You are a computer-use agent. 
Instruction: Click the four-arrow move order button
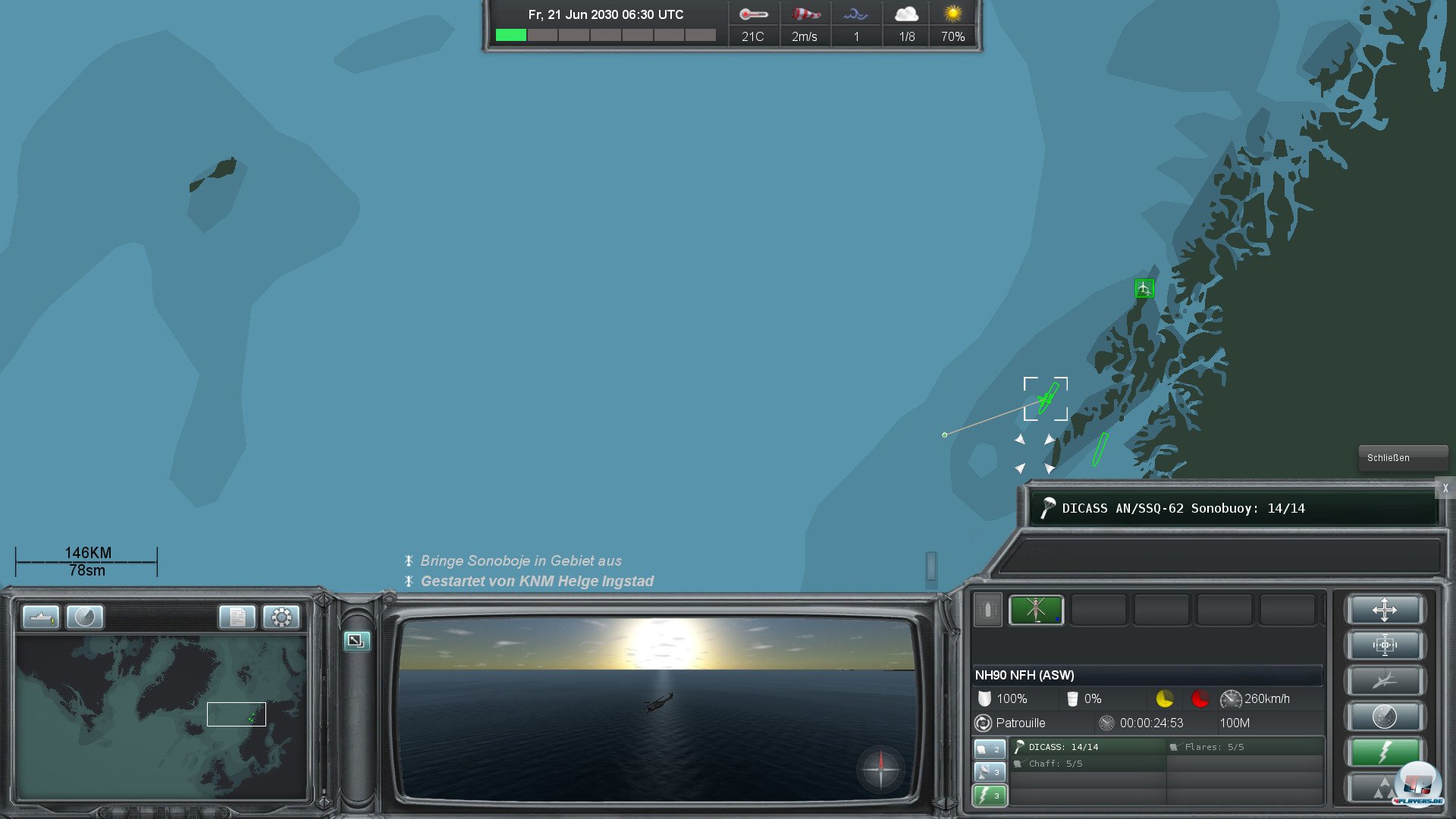click(1384, 610)
